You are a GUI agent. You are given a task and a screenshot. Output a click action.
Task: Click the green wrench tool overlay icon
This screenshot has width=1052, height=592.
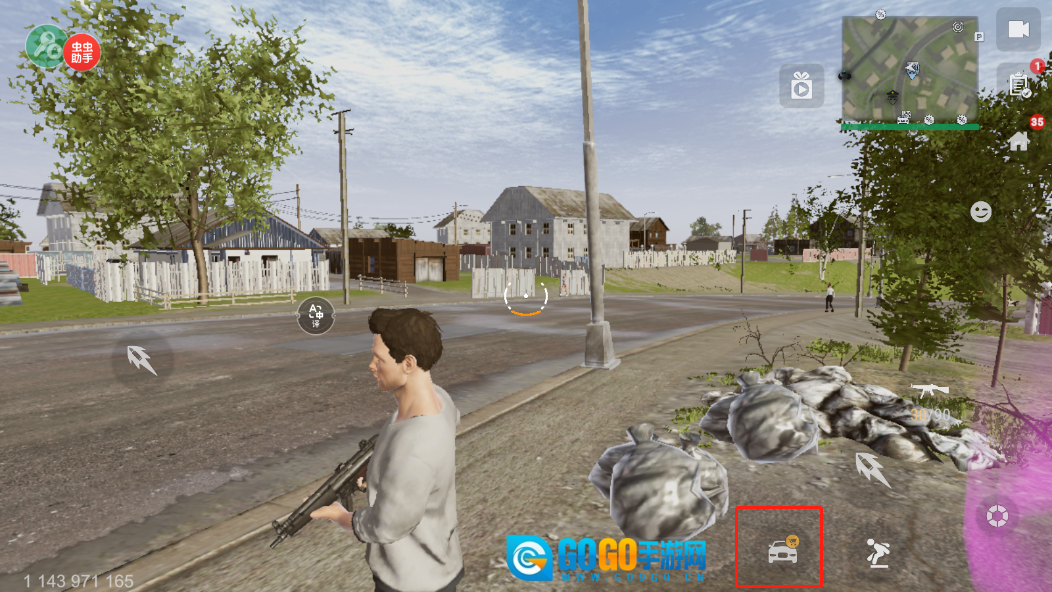(45, 46)
